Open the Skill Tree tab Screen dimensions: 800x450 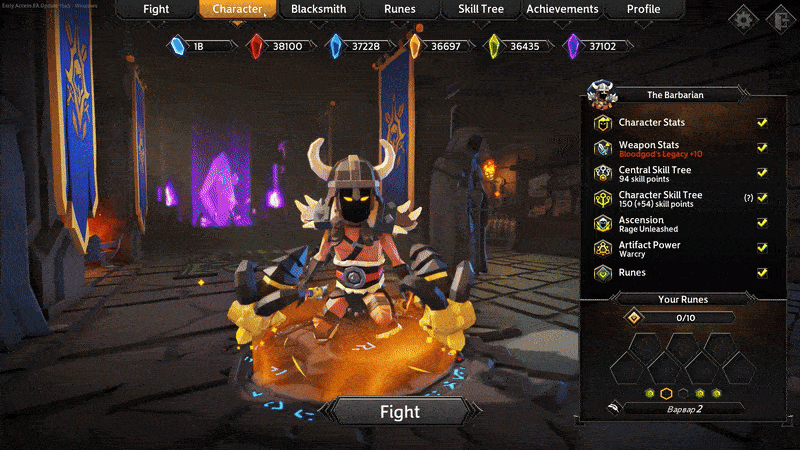pos(481,10)
